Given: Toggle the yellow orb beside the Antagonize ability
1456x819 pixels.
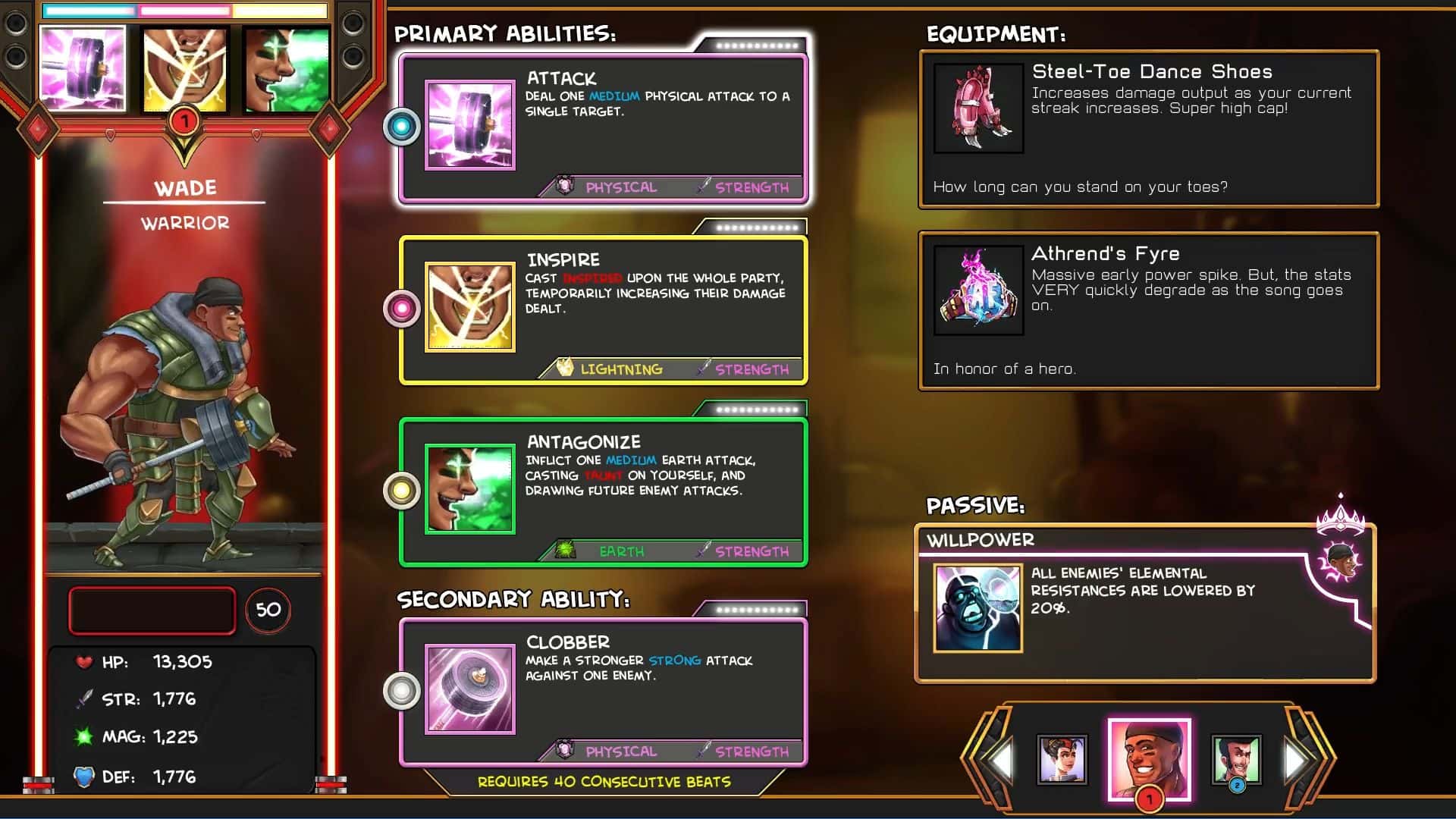Looking at the screenshot, I should tap(400, 491).
